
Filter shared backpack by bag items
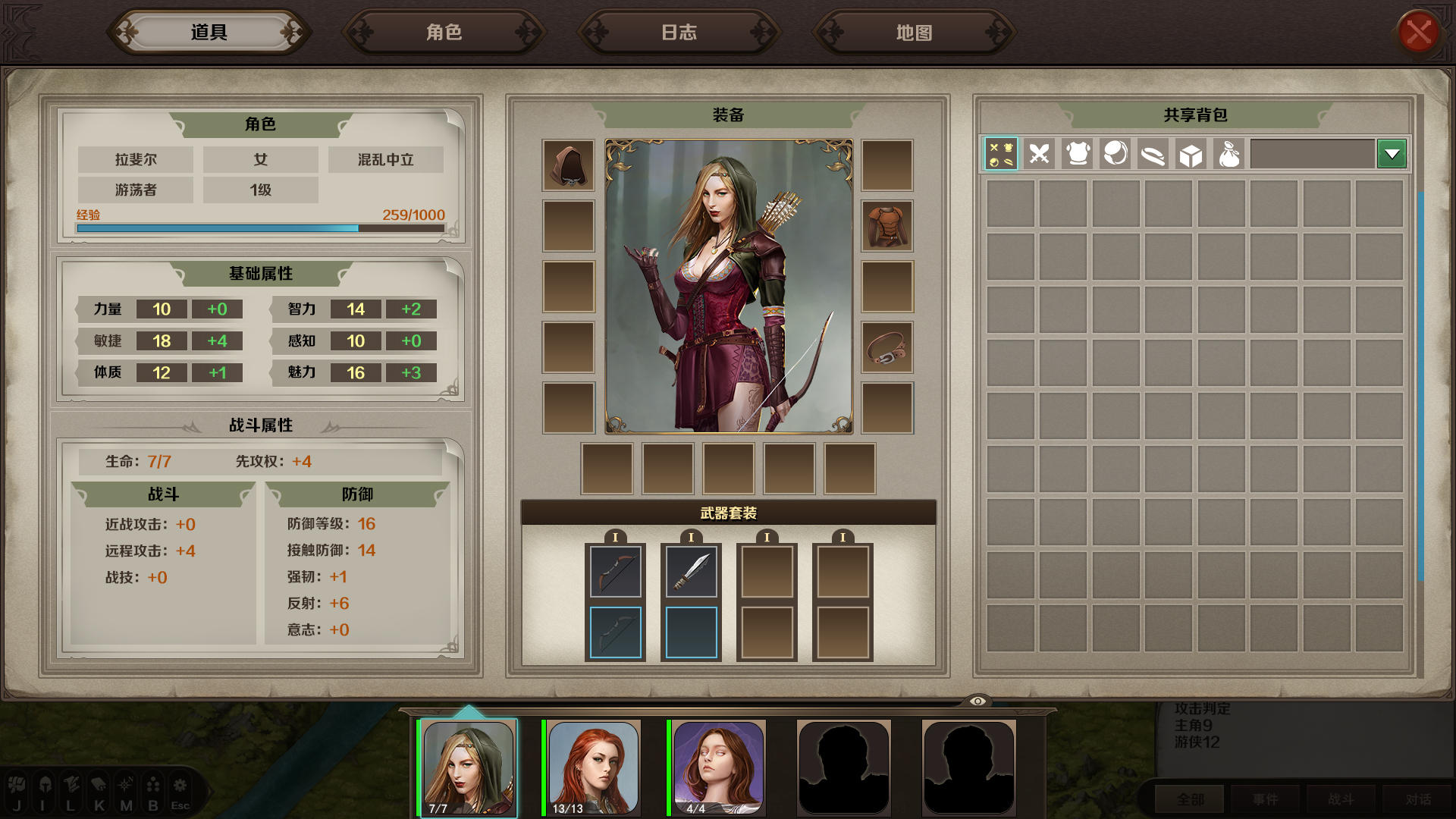(1228, 154)
